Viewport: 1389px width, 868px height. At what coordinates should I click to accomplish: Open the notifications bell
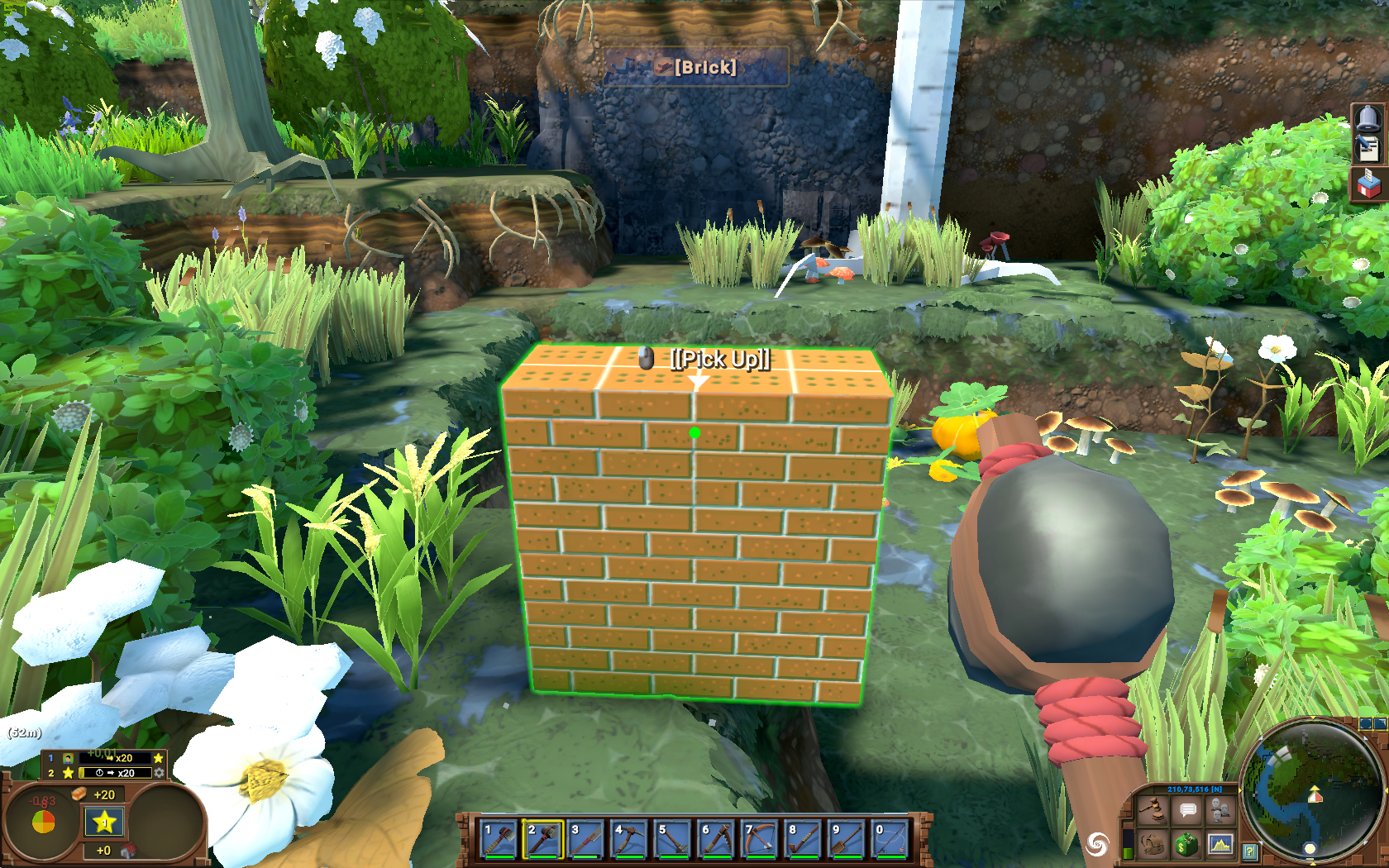(1368, 118)
